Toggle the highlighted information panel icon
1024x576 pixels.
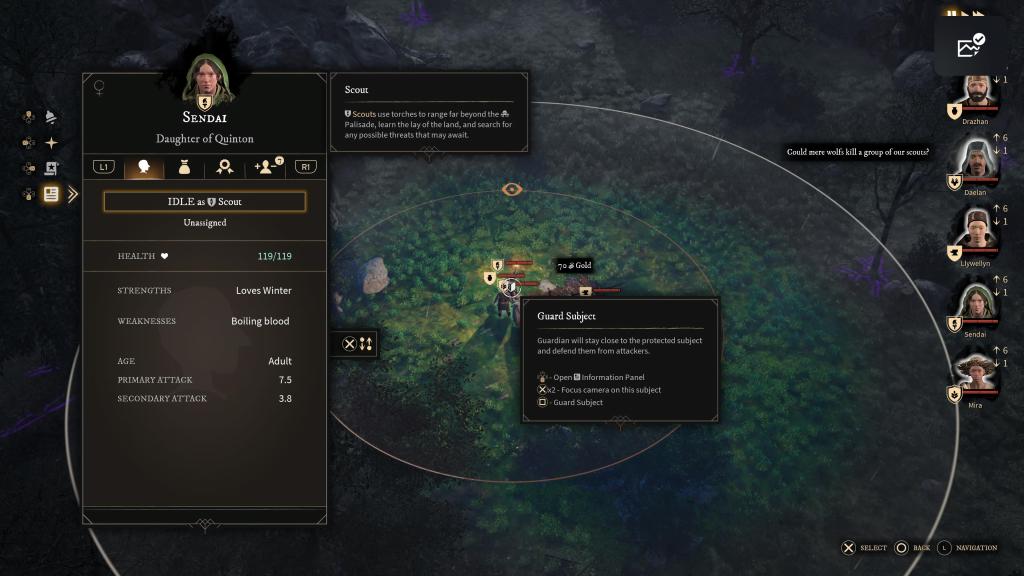[x=51, y=194]
